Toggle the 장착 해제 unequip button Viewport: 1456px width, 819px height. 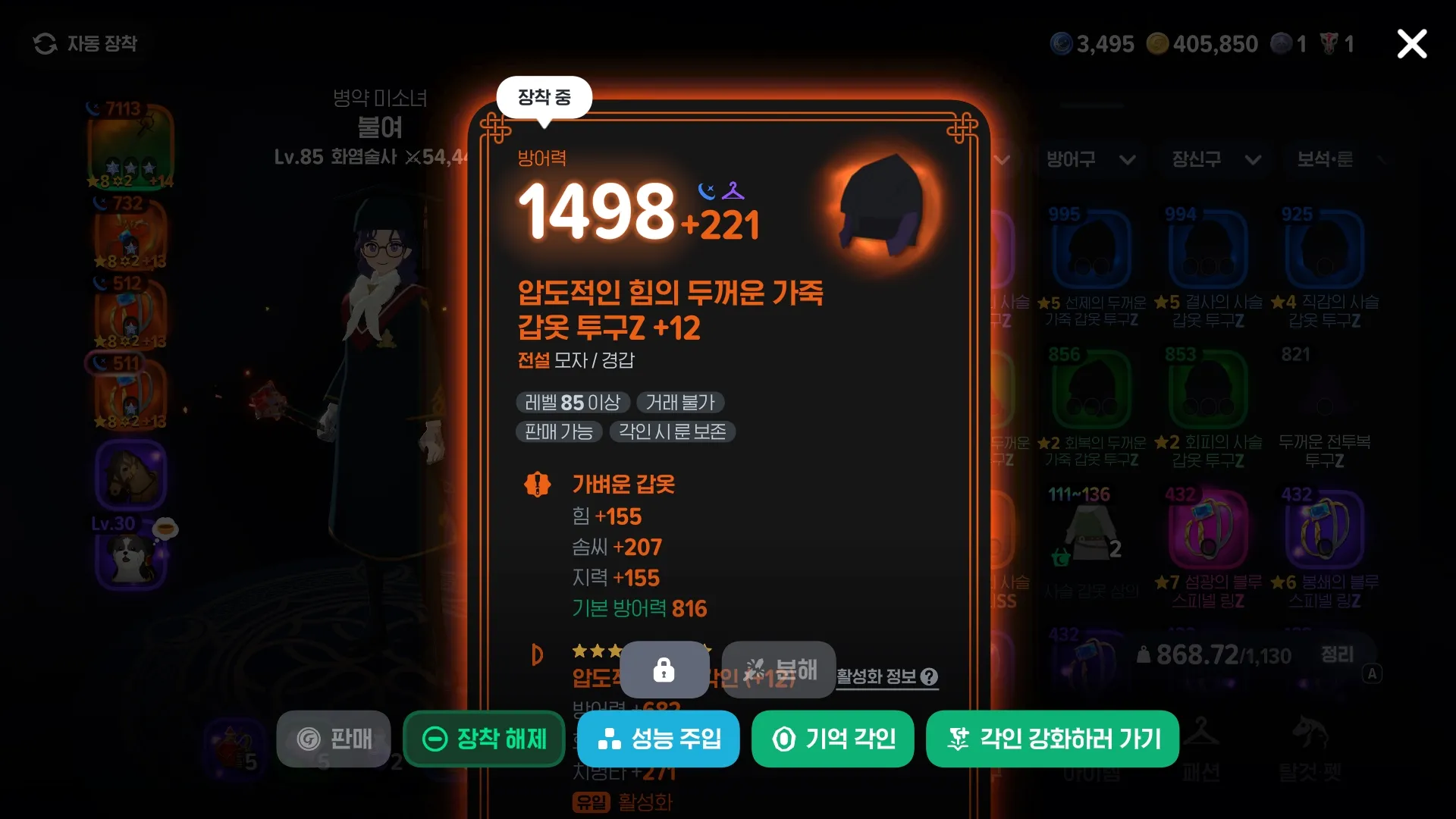[x=483, y=739]
